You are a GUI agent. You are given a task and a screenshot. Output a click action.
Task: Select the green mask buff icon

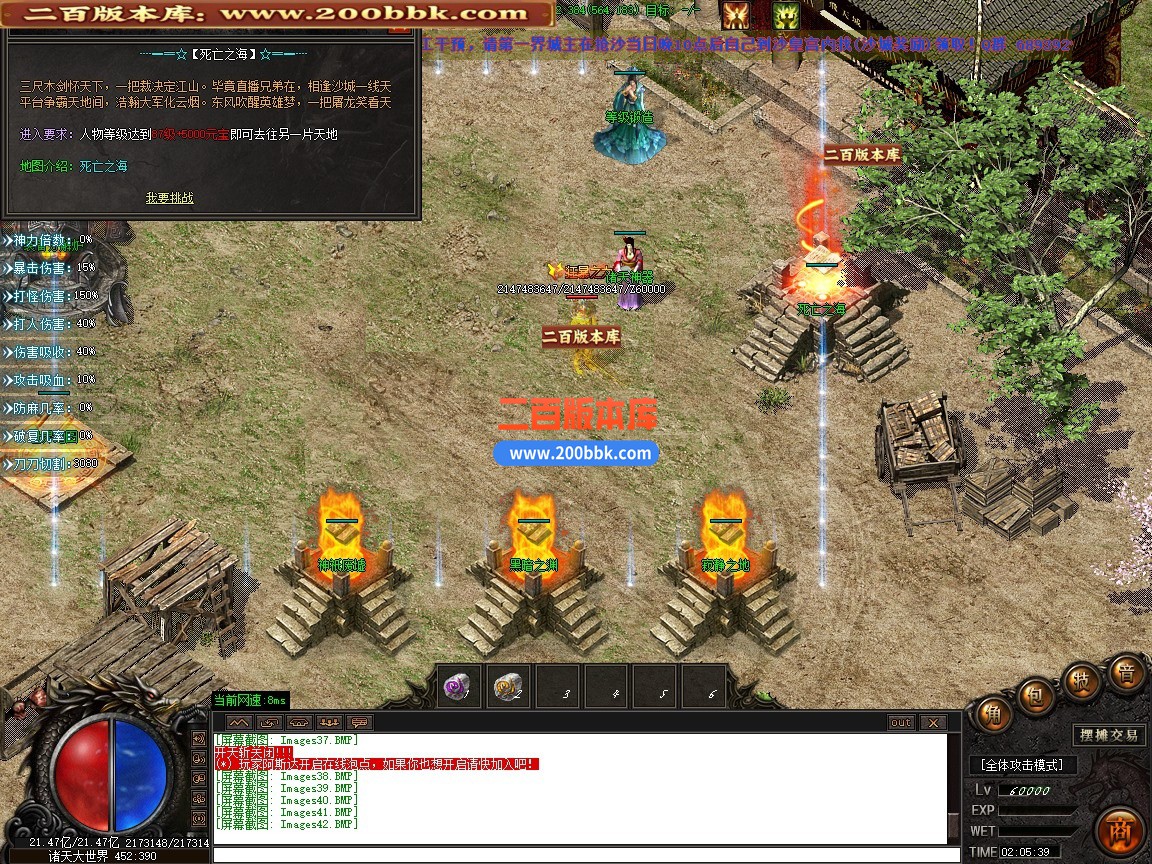[x=785, y=15]
